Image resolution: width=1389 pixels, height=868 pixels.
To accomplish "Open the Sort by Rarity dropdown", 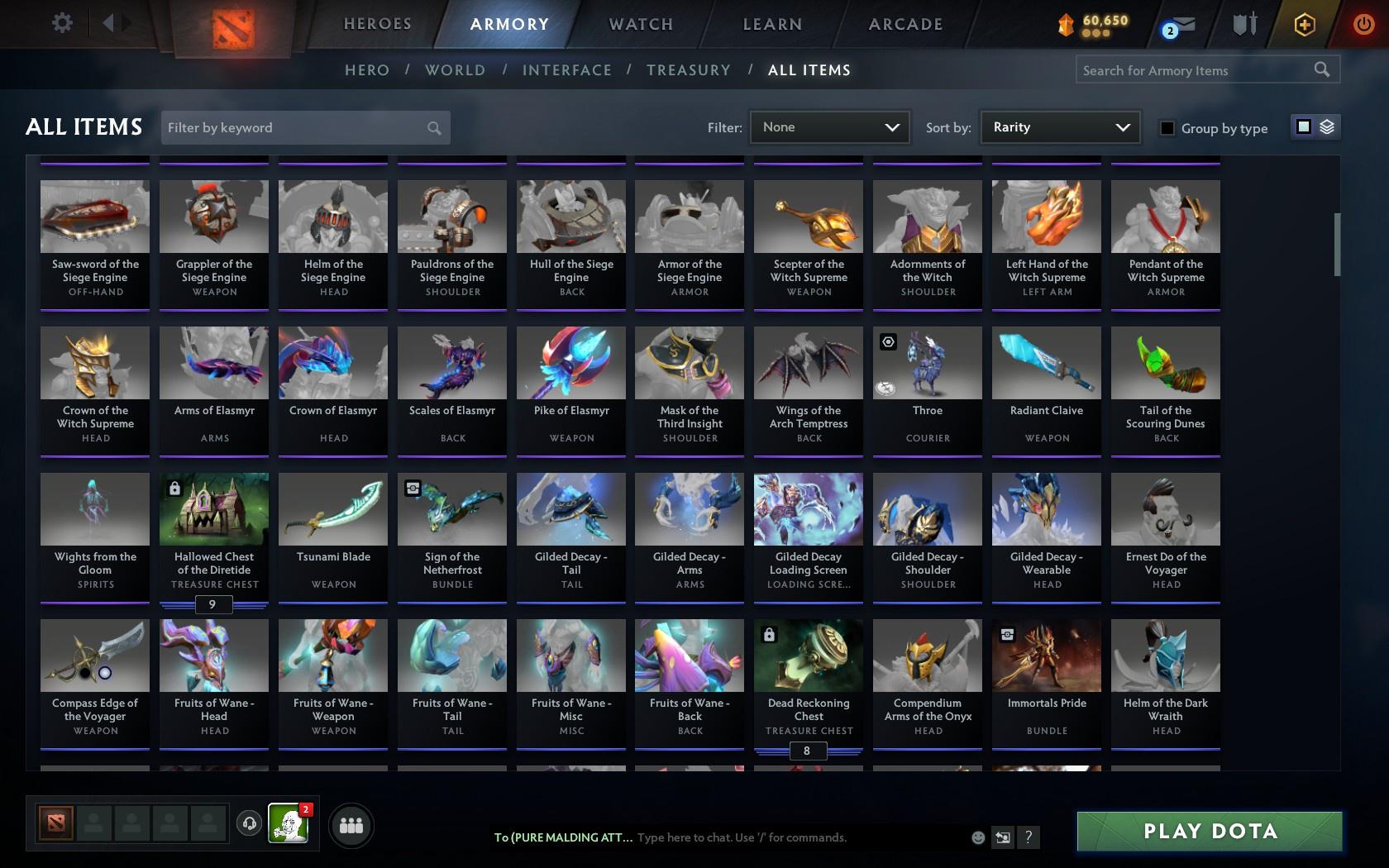I will point(1059,127).
